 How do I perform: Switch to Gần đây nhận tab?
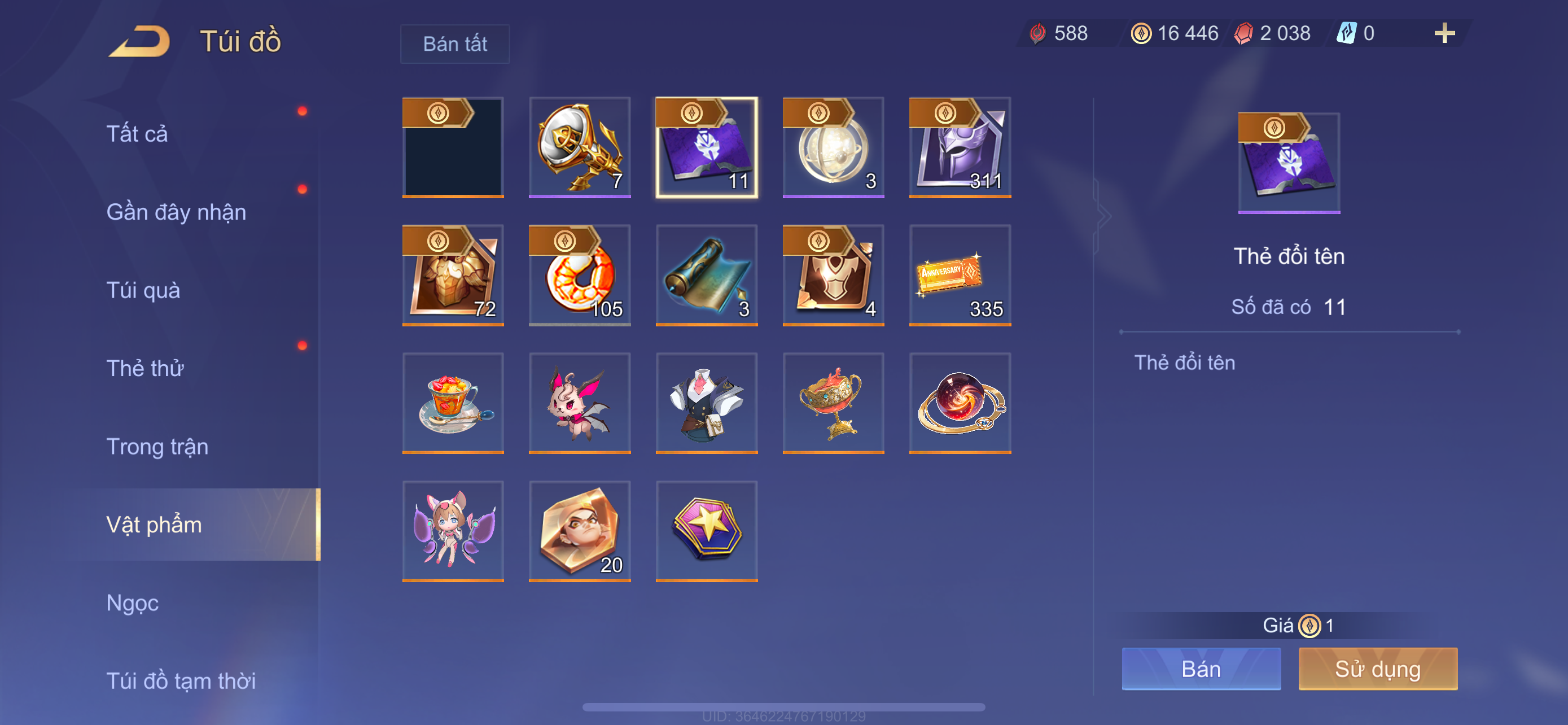point(176,212)
